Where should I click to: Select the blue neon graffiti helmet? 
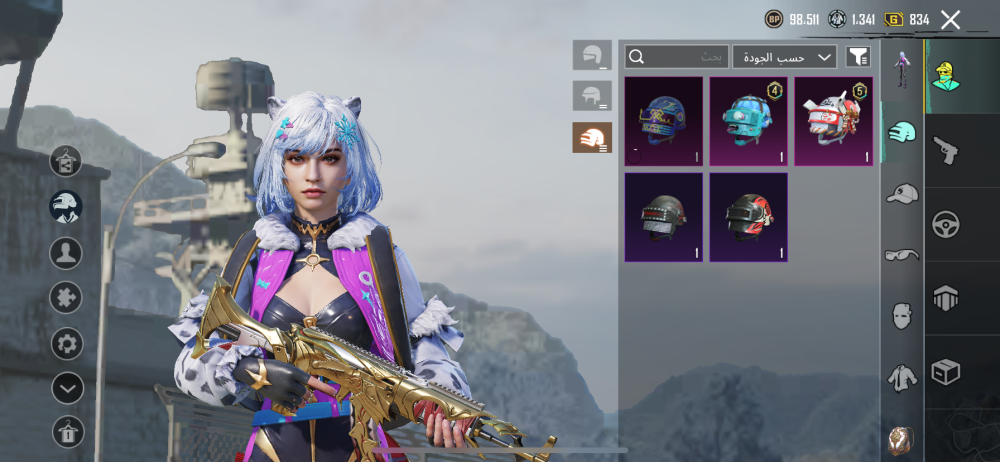pos(663,121)
